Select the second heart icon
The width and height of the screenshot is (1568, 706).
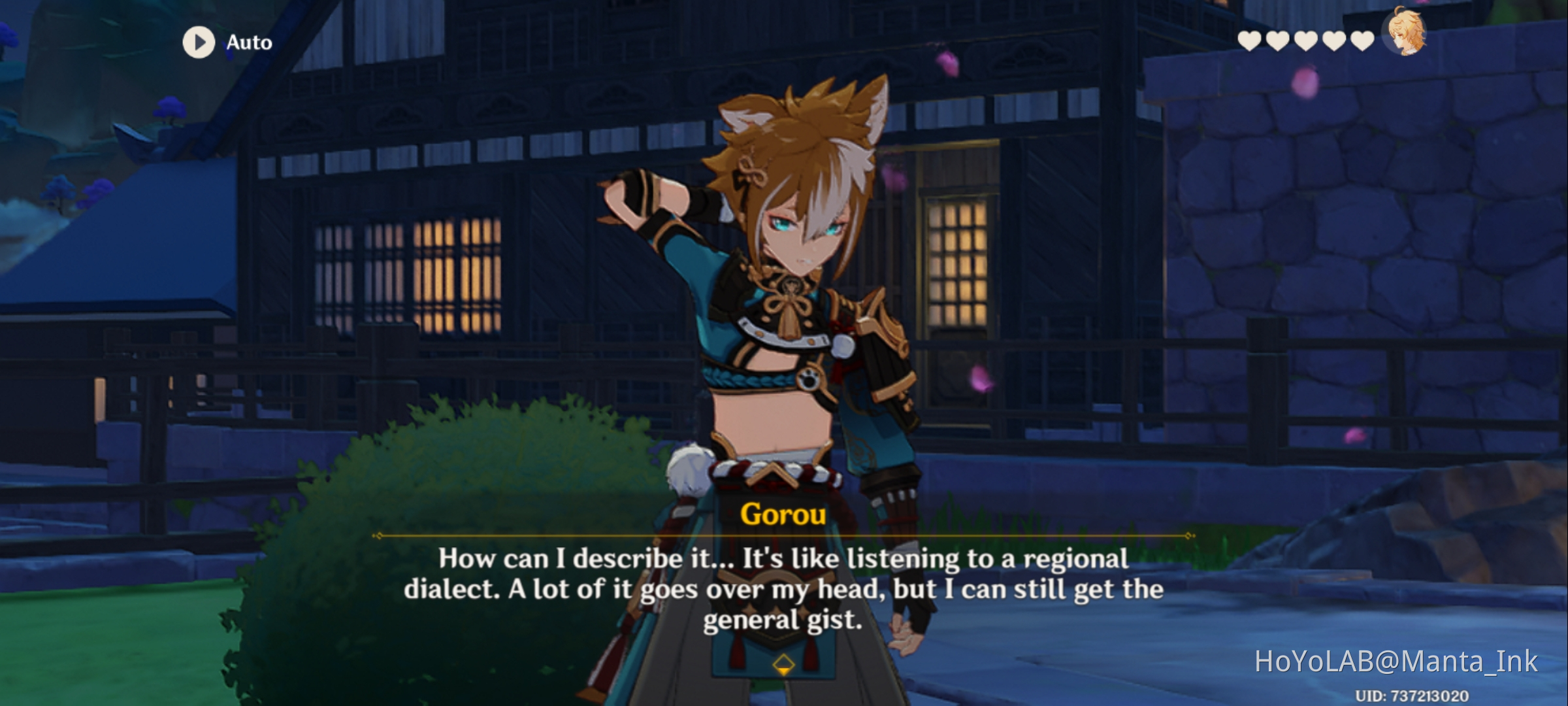click(1278, 42)
